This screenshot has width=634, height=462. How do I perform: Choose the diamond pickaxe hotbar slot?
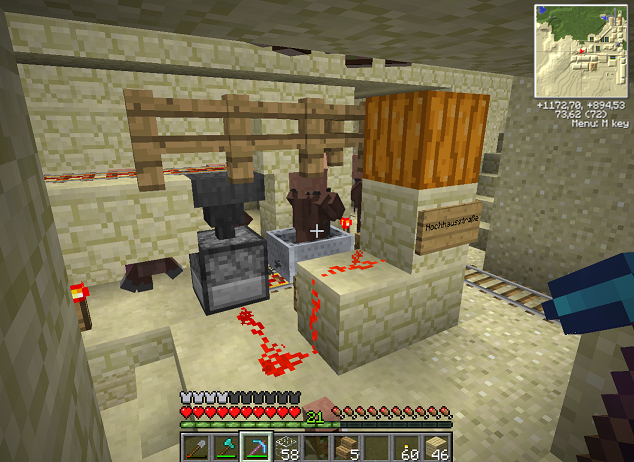pos(256,447)
